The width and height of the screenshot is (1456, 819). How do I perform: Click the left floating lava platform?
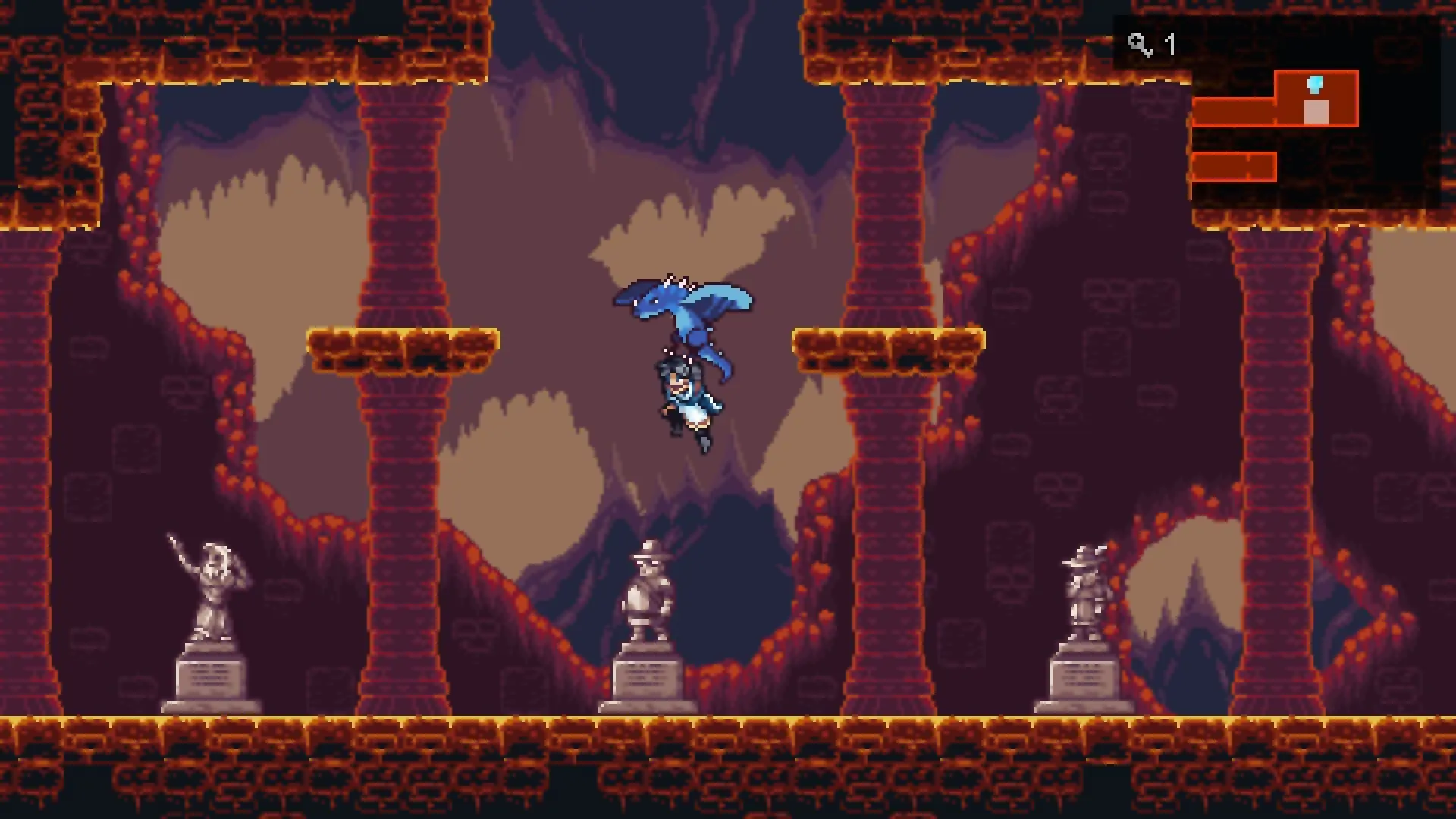coord(402,349)
